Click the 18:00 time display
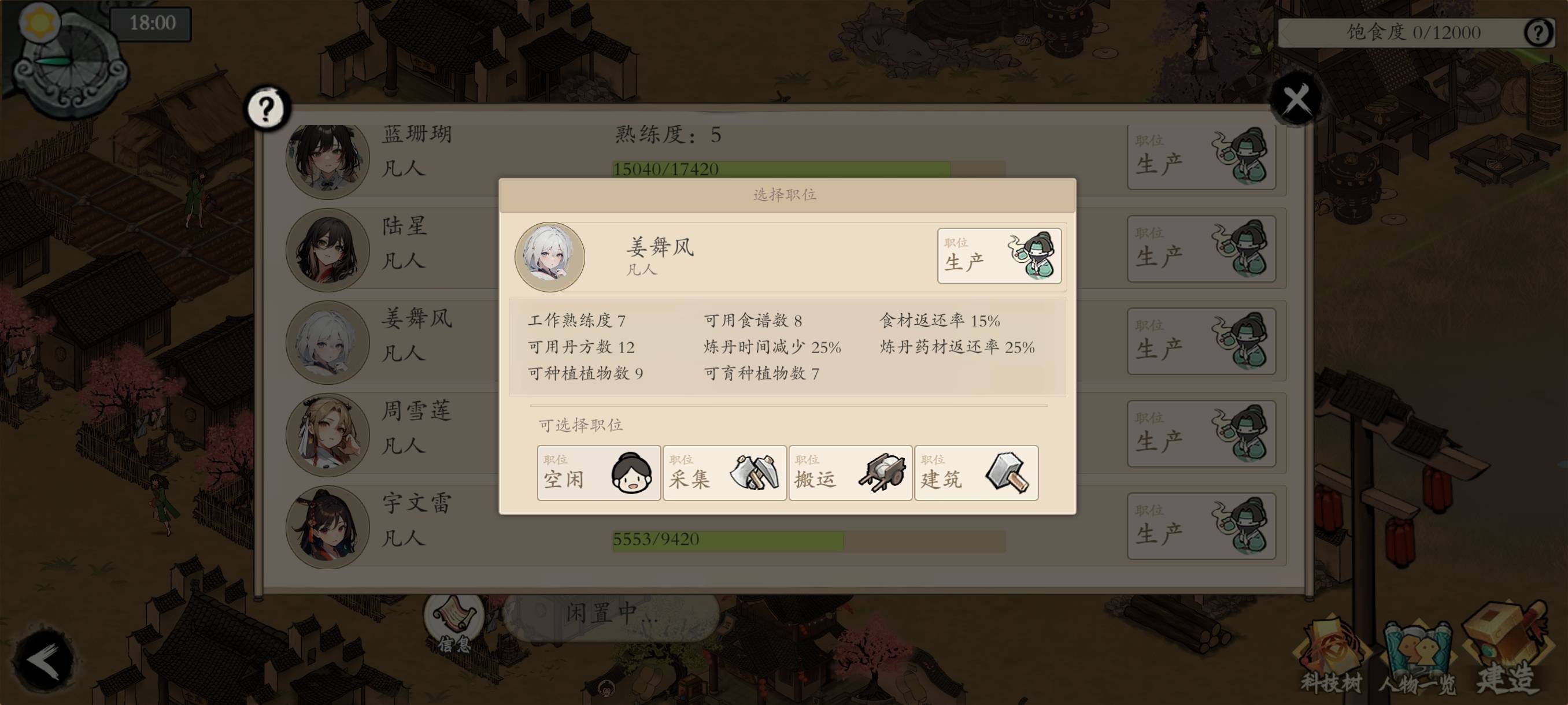 coord(151,24)
